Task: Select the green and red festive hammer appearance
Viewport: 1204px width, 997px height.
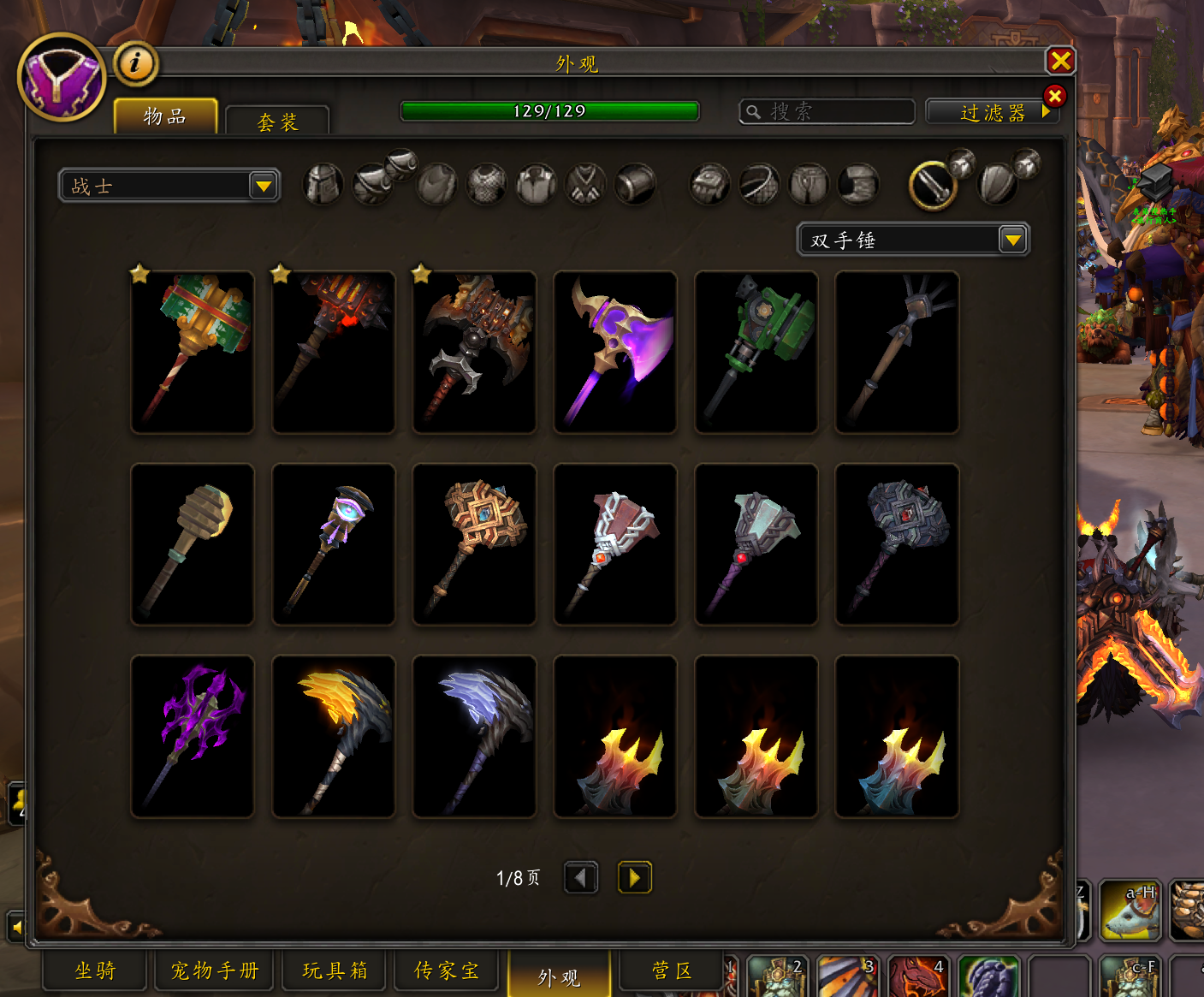Action: 193,352
